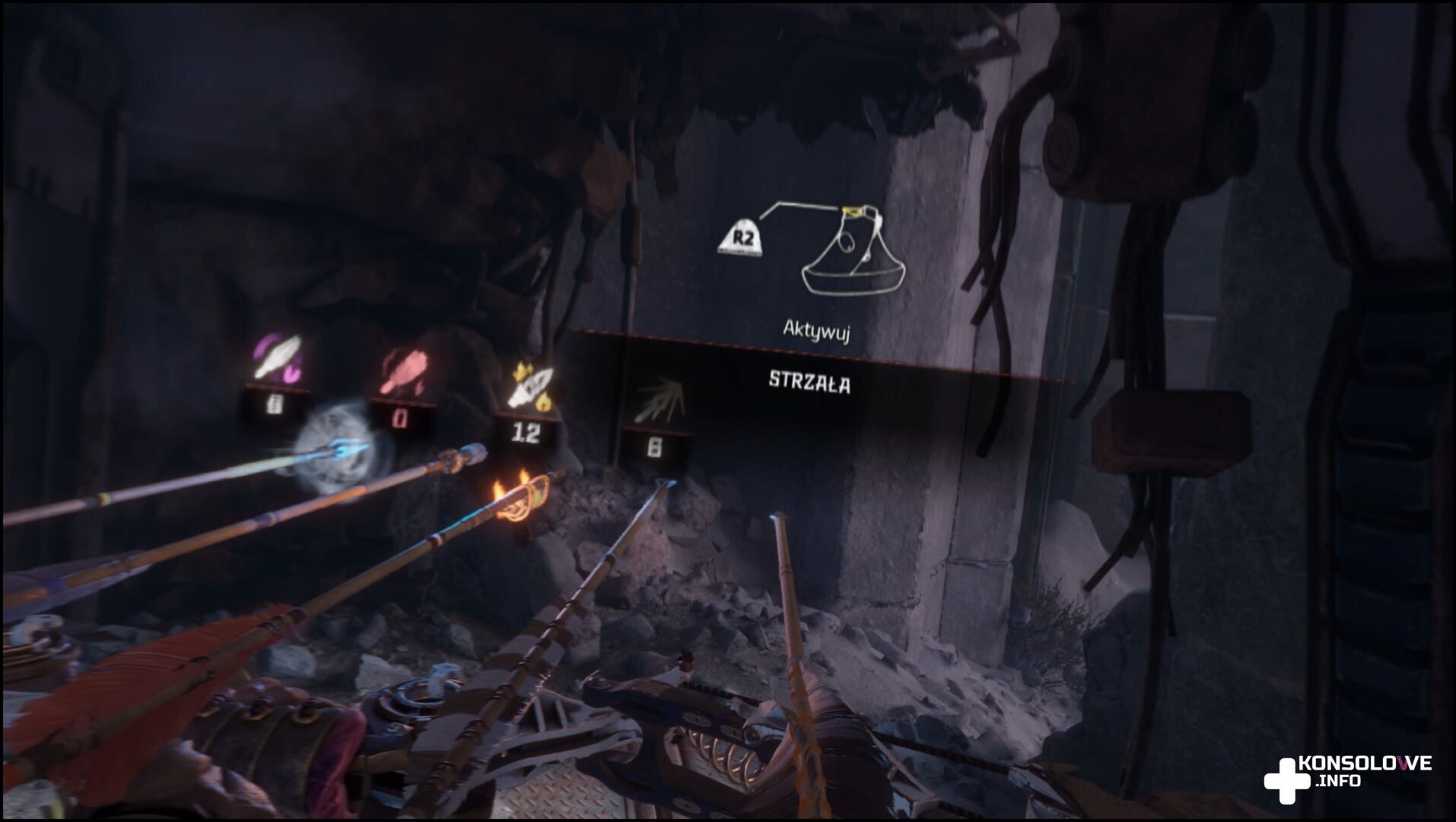Equip the fire arrow with flame symbol
This screenshot has height=822, width=1456.
(530, 387)
